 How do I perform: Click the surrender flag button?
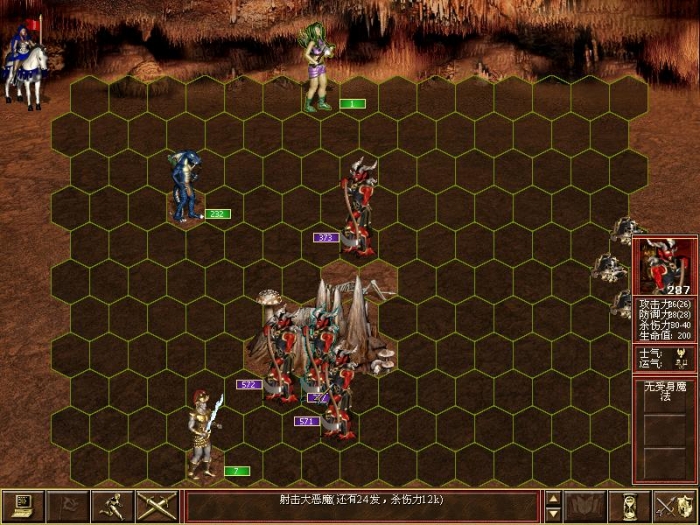click(66, 505)
